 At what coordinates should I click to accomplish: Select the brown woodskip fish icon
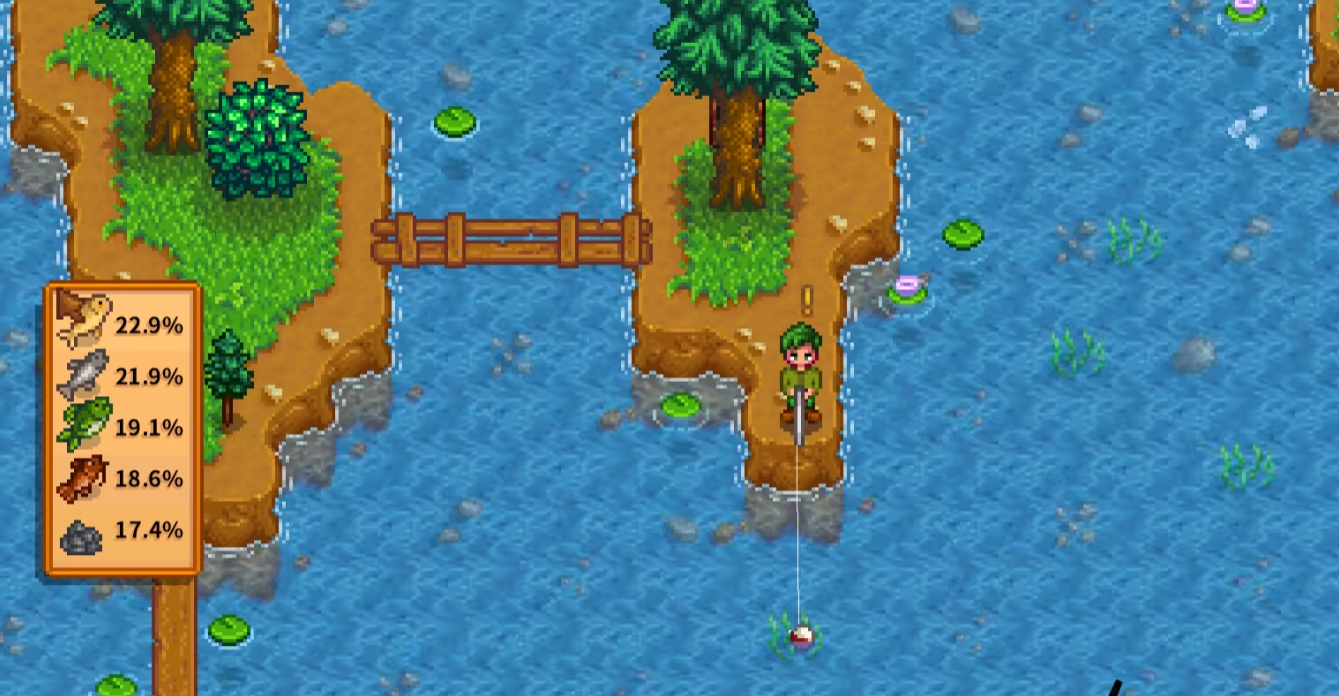(x=83, y=478)
